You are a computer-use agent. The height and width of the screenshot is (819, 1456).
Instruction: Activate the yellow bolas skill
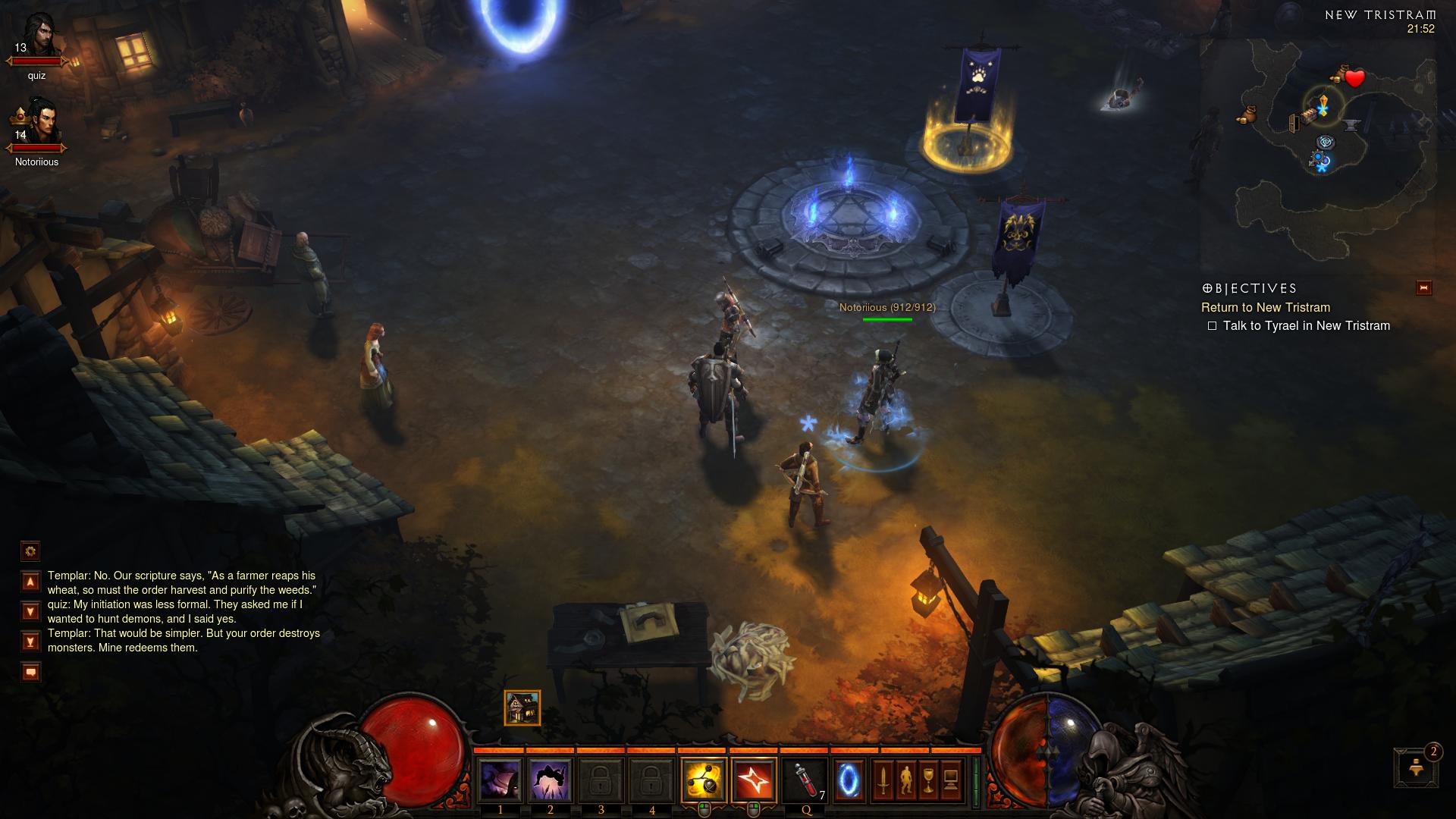coord(704,780)
